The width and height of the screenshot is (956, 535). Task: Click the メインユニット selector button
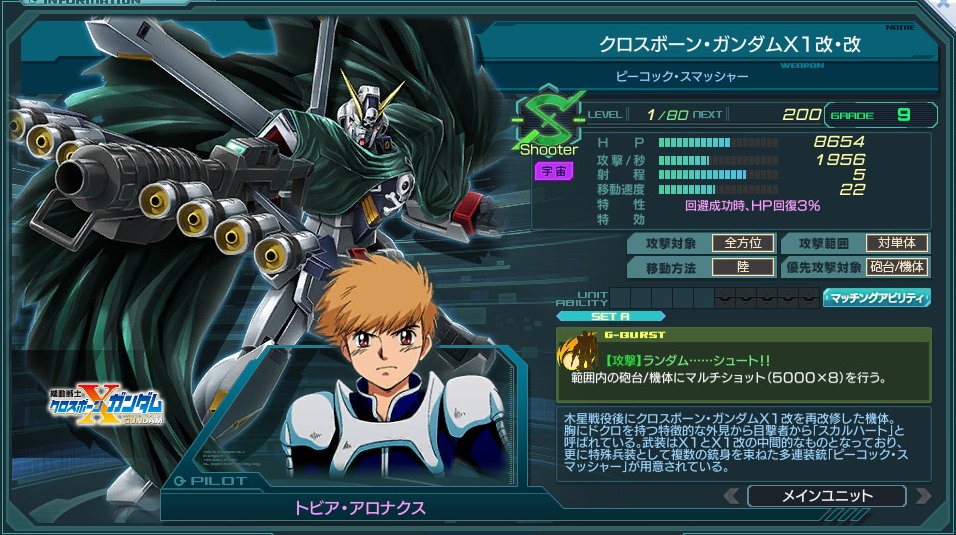click(826, 496)
